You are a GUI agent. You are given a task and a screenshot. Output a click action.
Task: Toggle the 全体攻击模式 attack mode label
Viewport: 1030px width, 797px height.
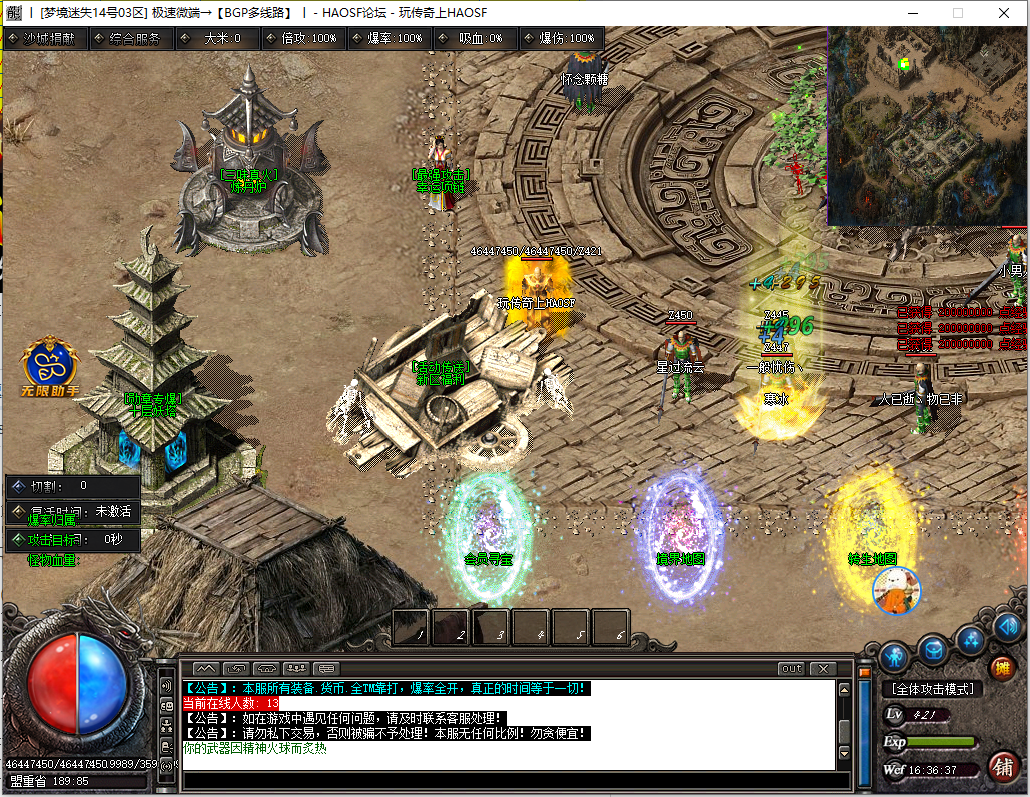[932, 689]
